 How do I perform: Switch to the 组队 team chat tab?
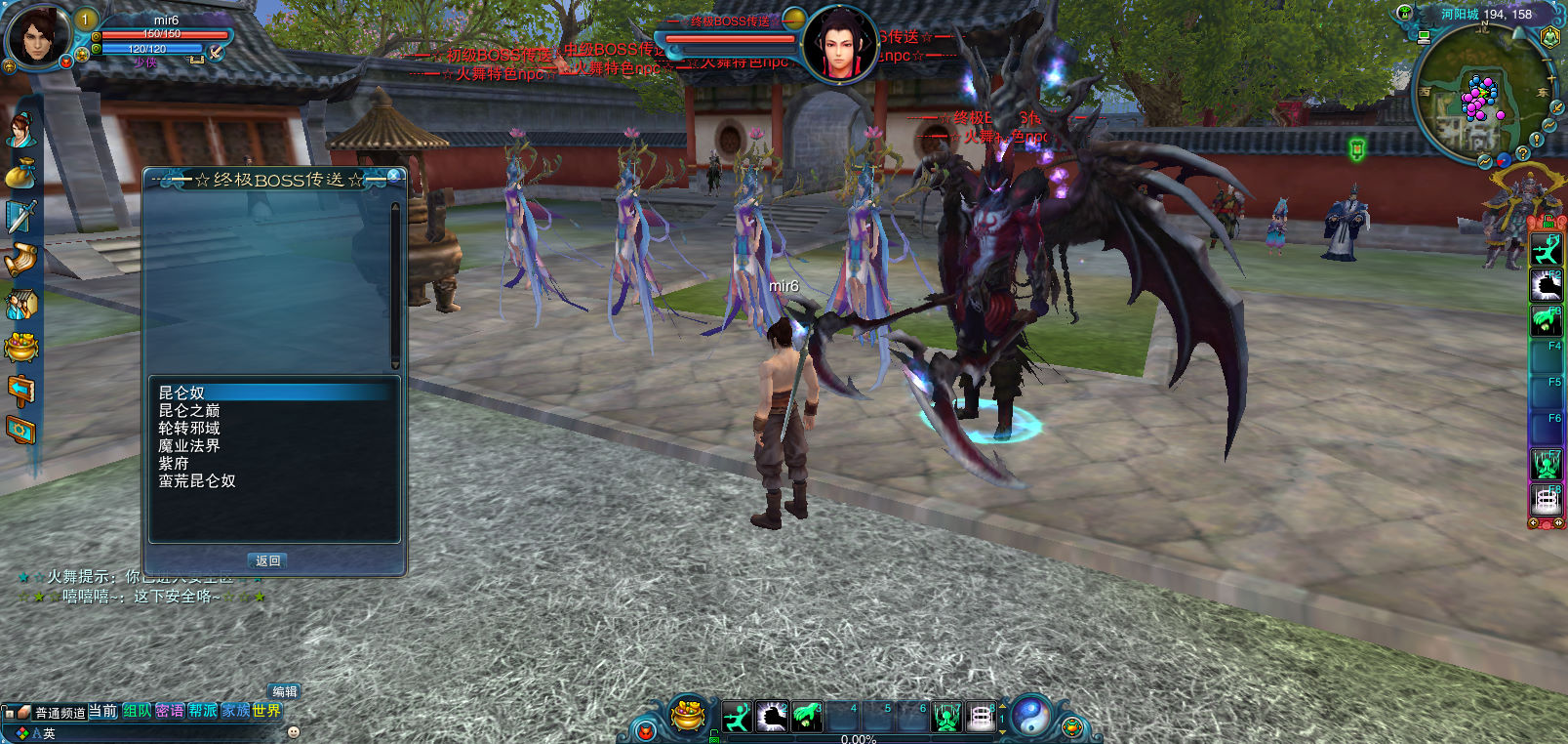point(138,711)
